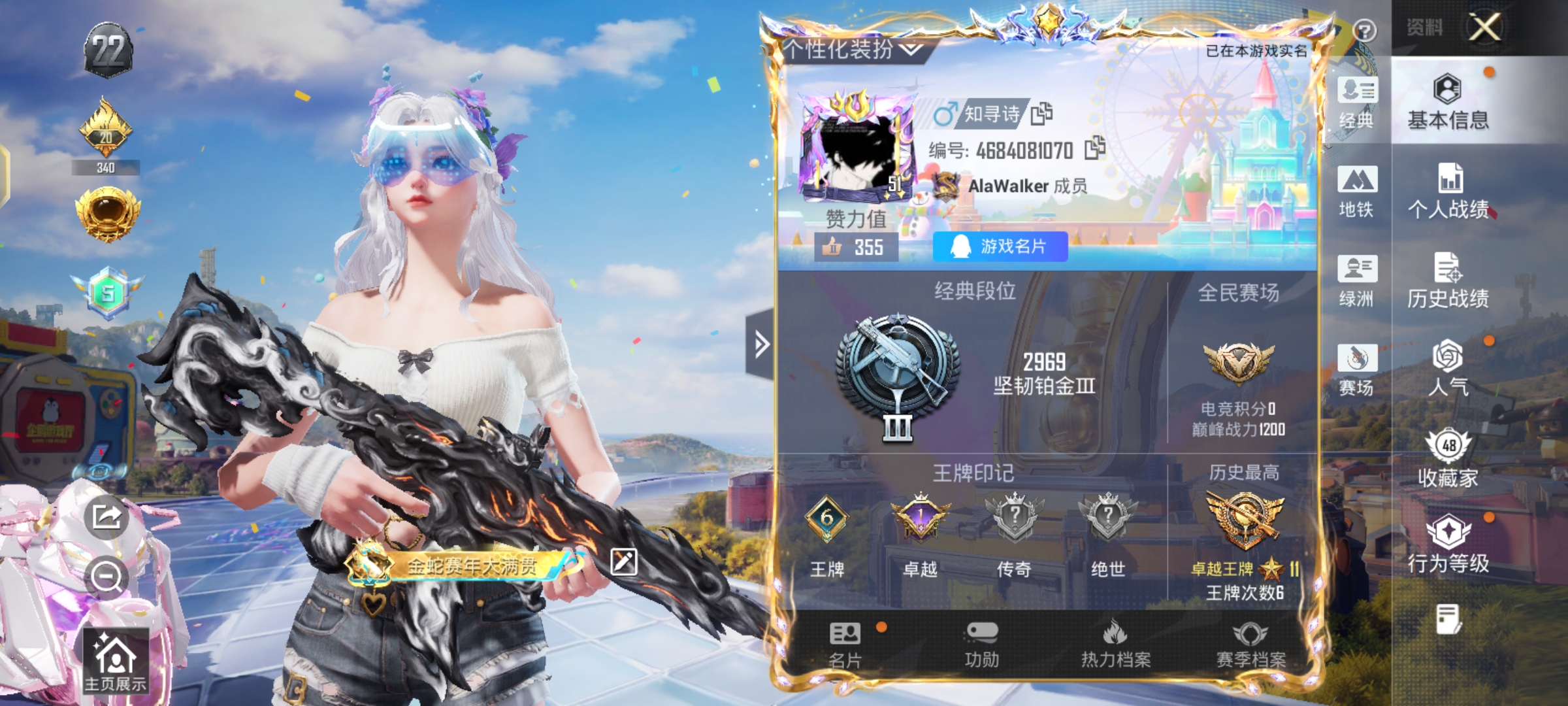The image size is (1568, 706).
Task: Open the 赛季档案 season archive
Action: 1250,645
